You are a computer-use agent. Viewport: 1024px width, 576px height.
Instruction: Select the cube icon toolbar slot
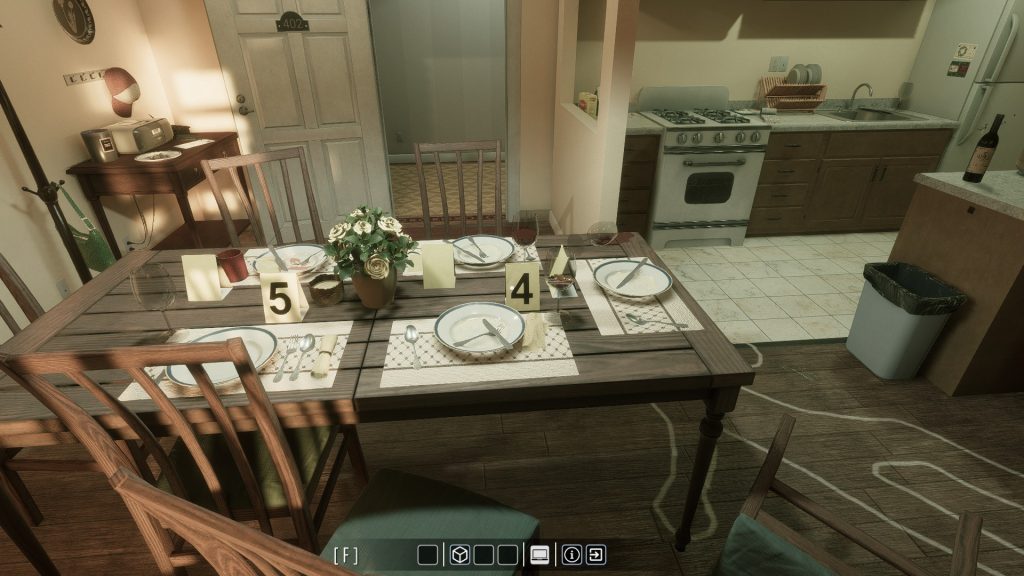[x=459, y=555]
